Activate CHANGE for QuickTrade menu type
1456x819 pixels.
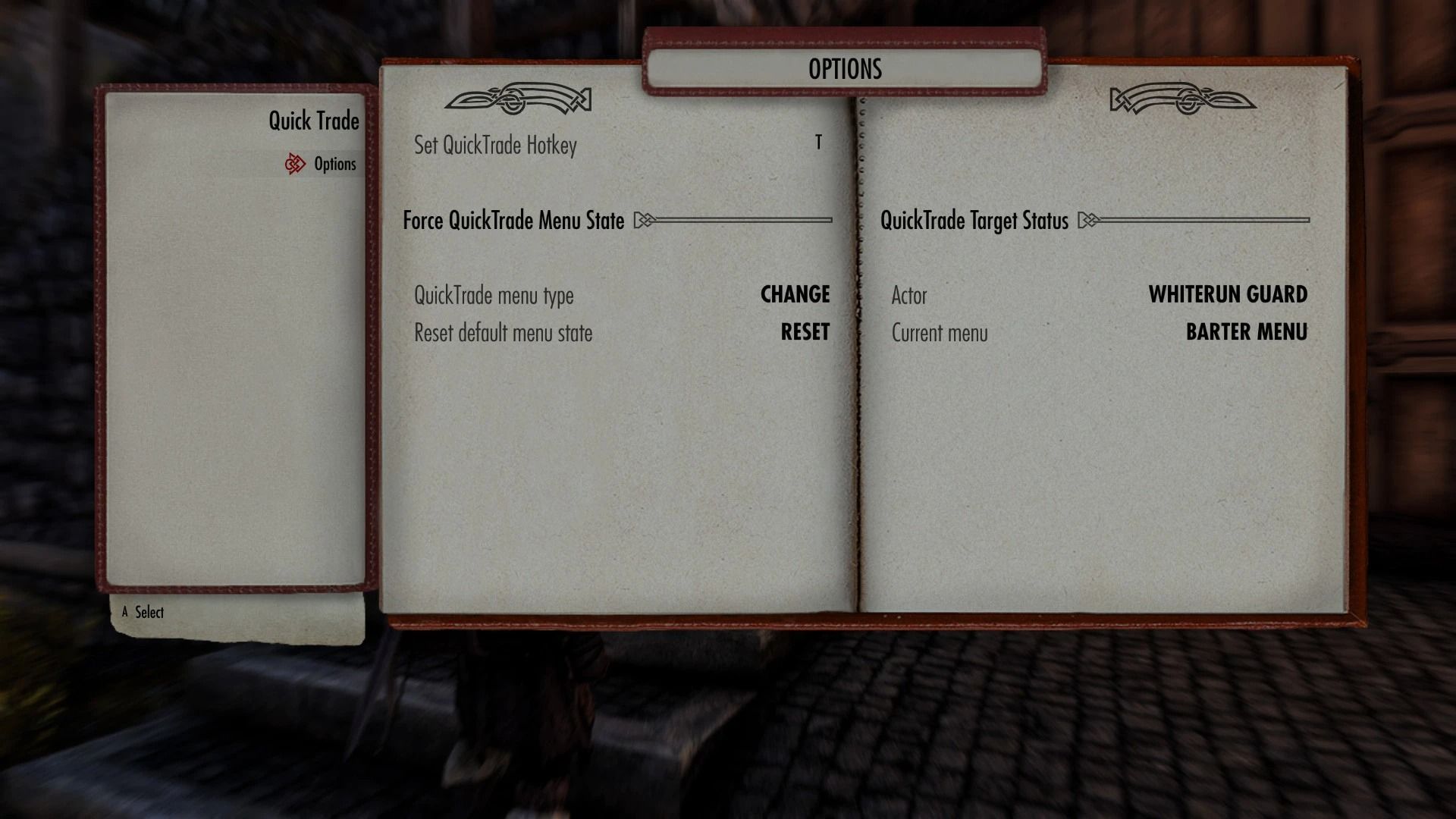coord(795,295)
